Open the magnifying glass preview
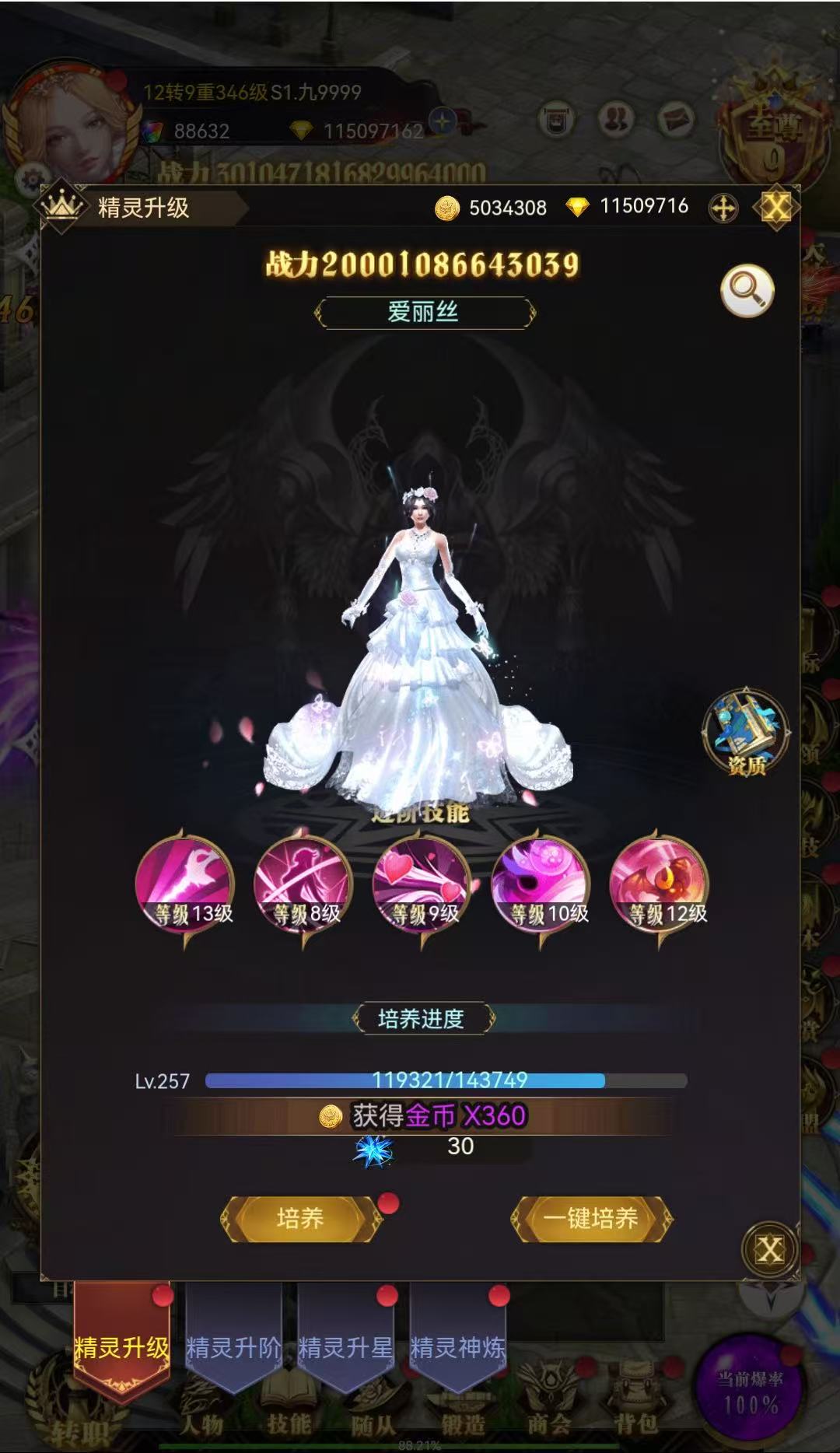The width and height of the screenshot is (840, 1453). coord(747,291)
